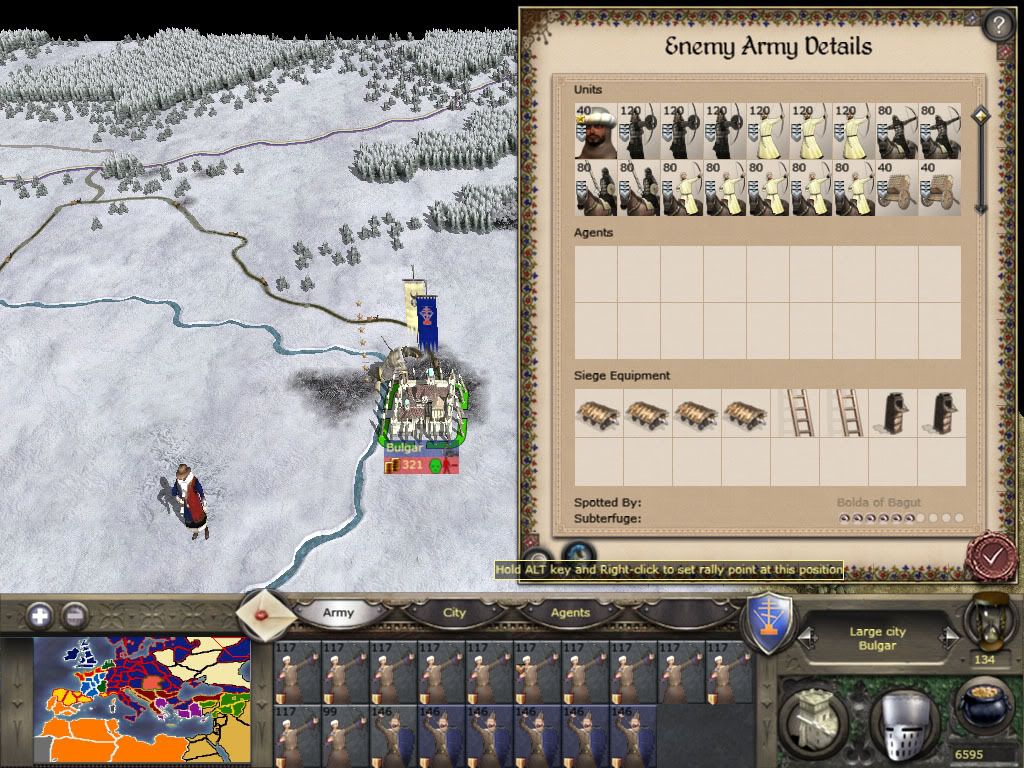Screen dimensions: 1024x768
Task: Open the help question mark button
Action: [x=999, y=24]
